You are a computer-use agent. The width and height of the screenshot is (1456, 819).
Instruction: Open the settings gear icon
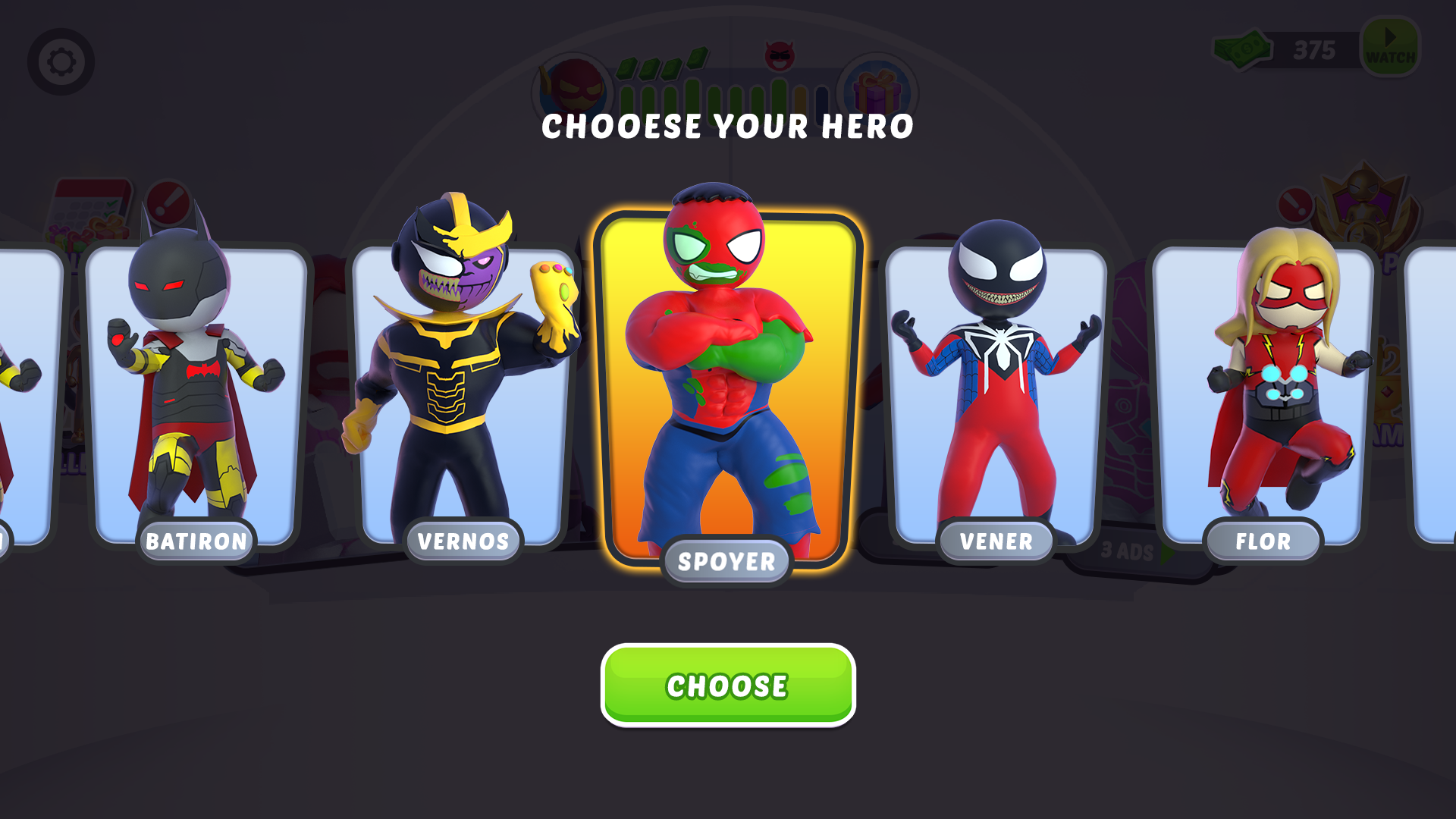click(62, 61)
